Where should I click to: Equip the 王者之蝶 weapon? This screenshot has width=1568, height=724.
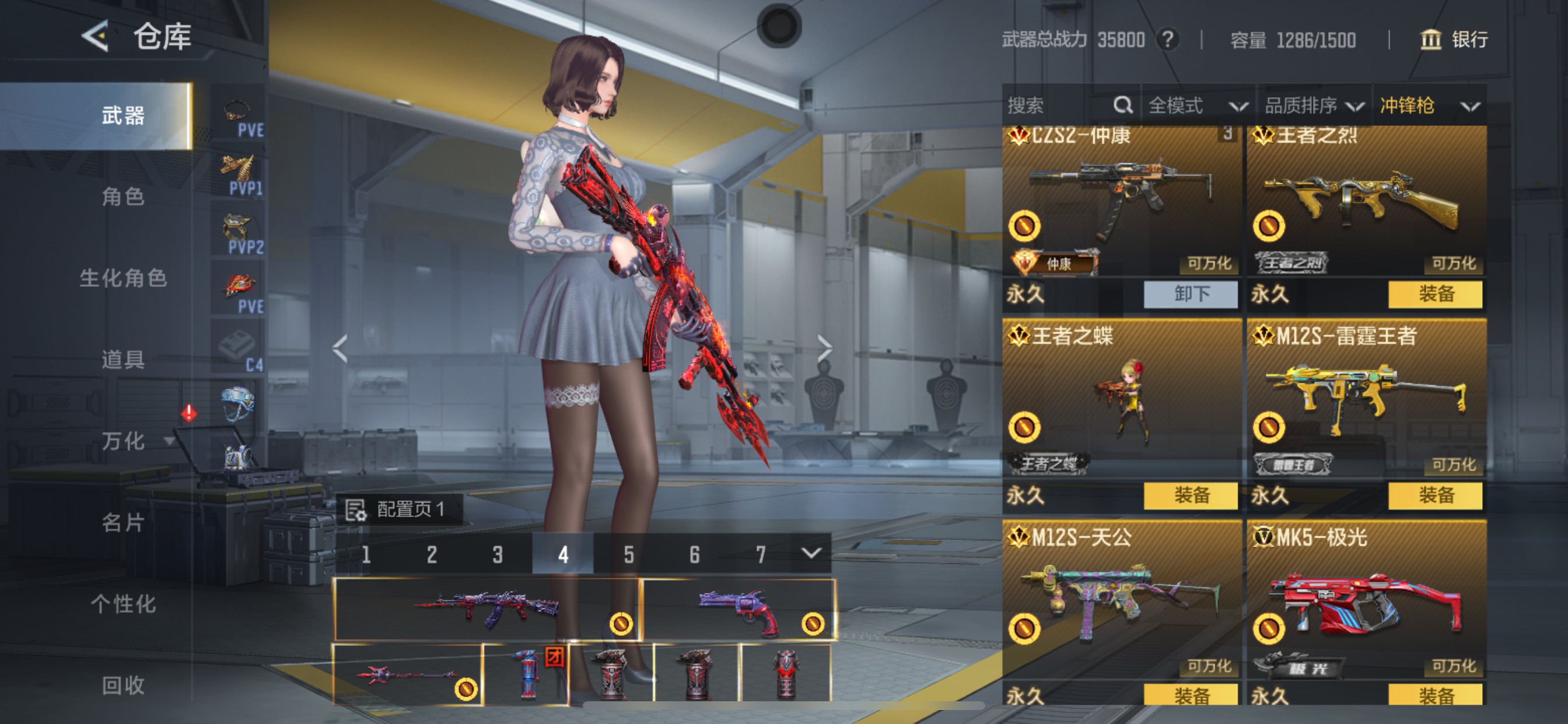point(1191,495)
